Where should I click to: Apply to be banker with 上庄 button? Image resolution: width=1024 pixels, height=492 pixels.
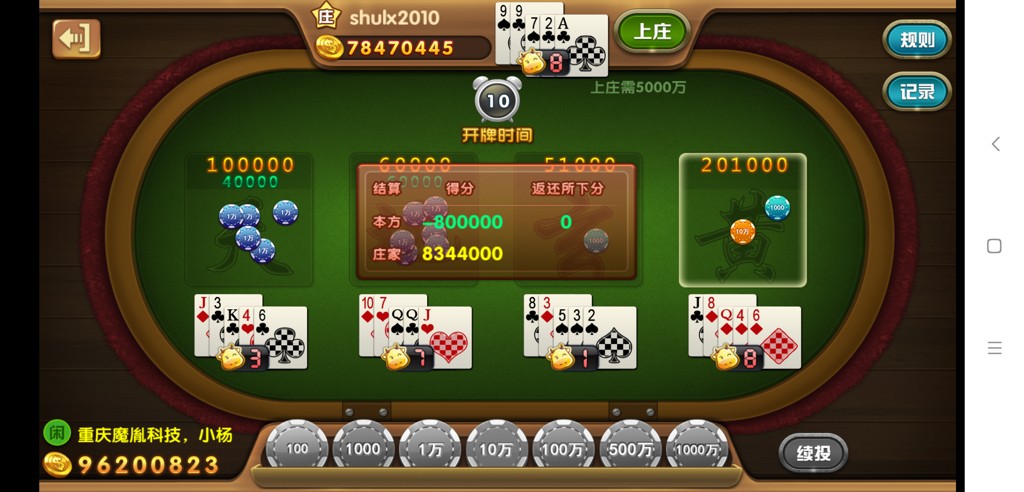click(x=652, y=32)
